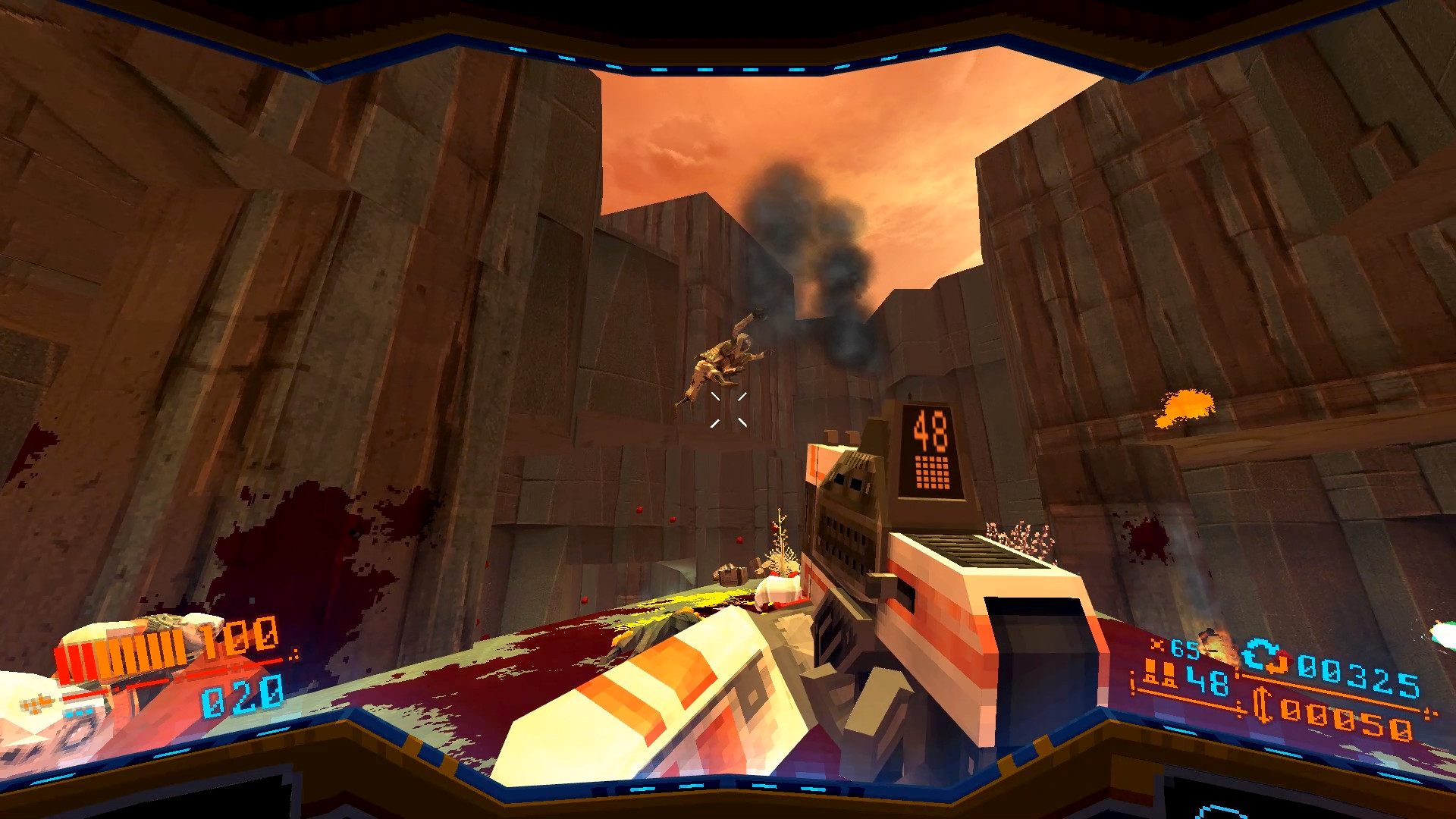The image size is (1456, 819).
Task: Select the recycle scrap icon near 00325
Action: pos(1265,655)
